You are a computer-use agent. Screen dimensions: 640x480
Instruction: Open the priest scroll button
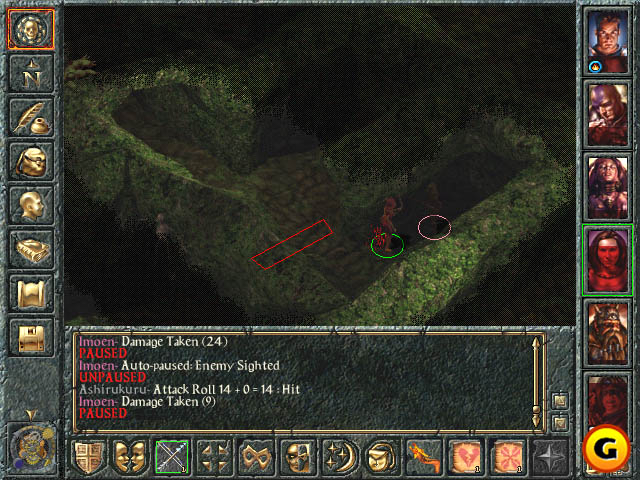[x=30, y=293]
